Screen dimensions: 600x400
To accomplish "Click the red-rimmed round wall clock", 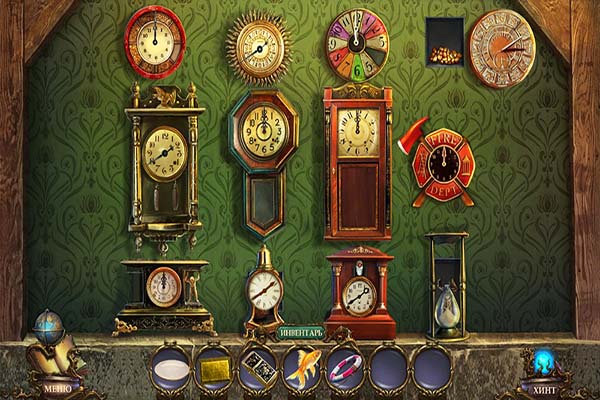I will coord(155,42).
